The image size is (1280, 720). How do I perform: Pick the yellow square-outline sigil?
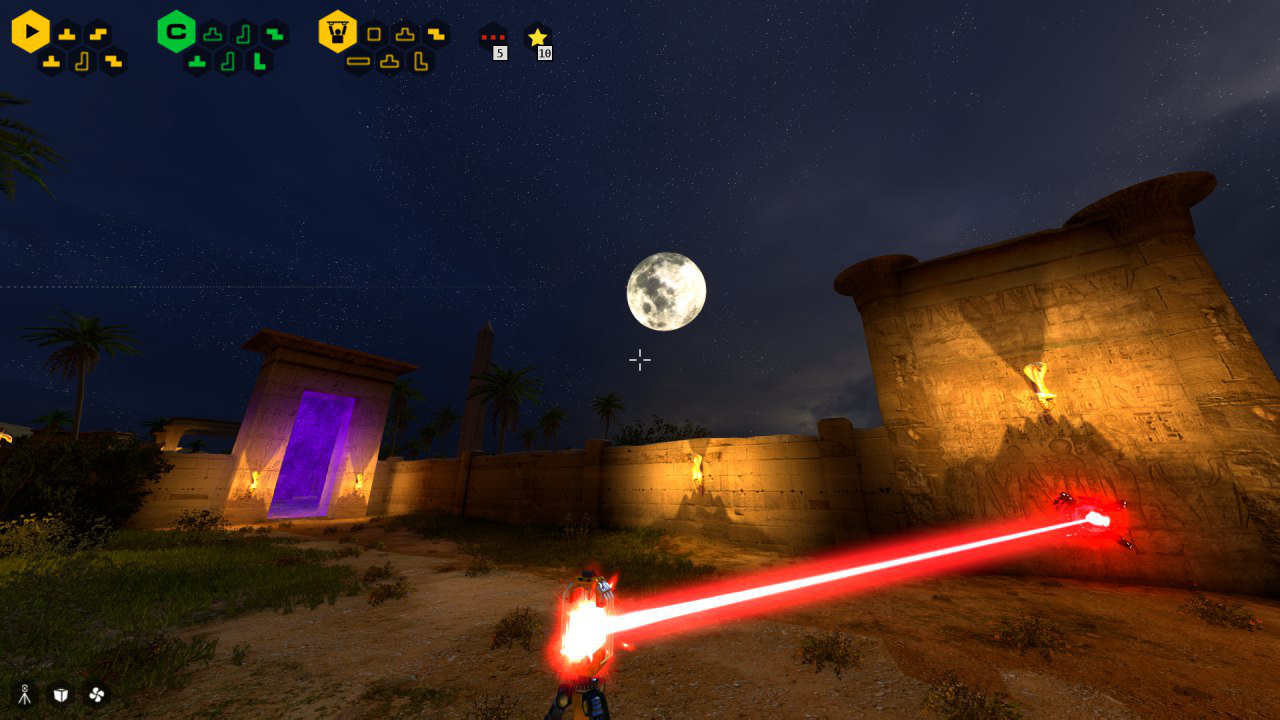pos(374,34)
